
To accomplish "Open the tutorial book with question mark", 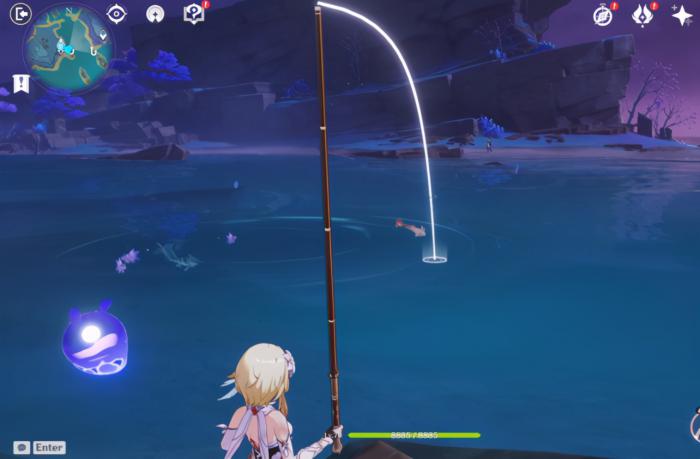I will click(194, 13).
